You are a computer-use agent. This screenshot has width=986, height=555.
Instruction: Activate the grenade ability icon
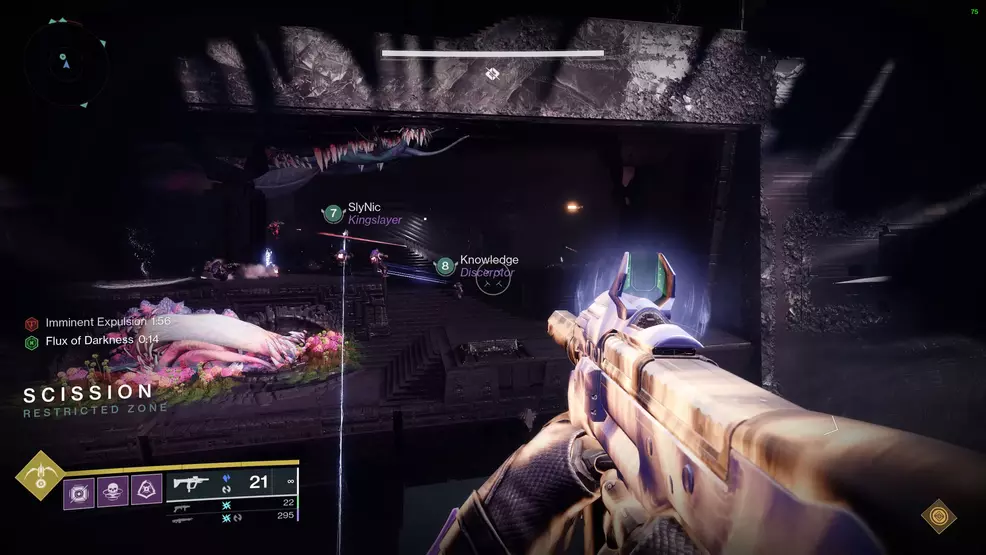80,490
